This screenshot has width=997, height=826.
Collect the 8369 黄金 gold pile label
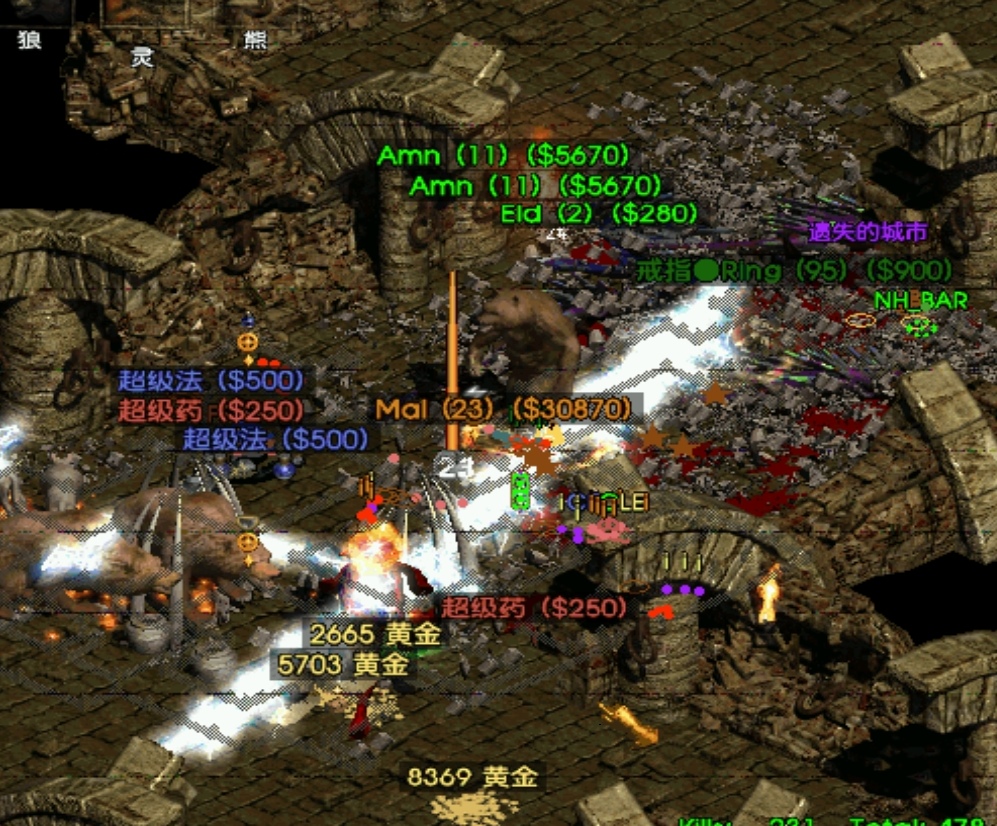pyautogui.click(x=472, y=777)
